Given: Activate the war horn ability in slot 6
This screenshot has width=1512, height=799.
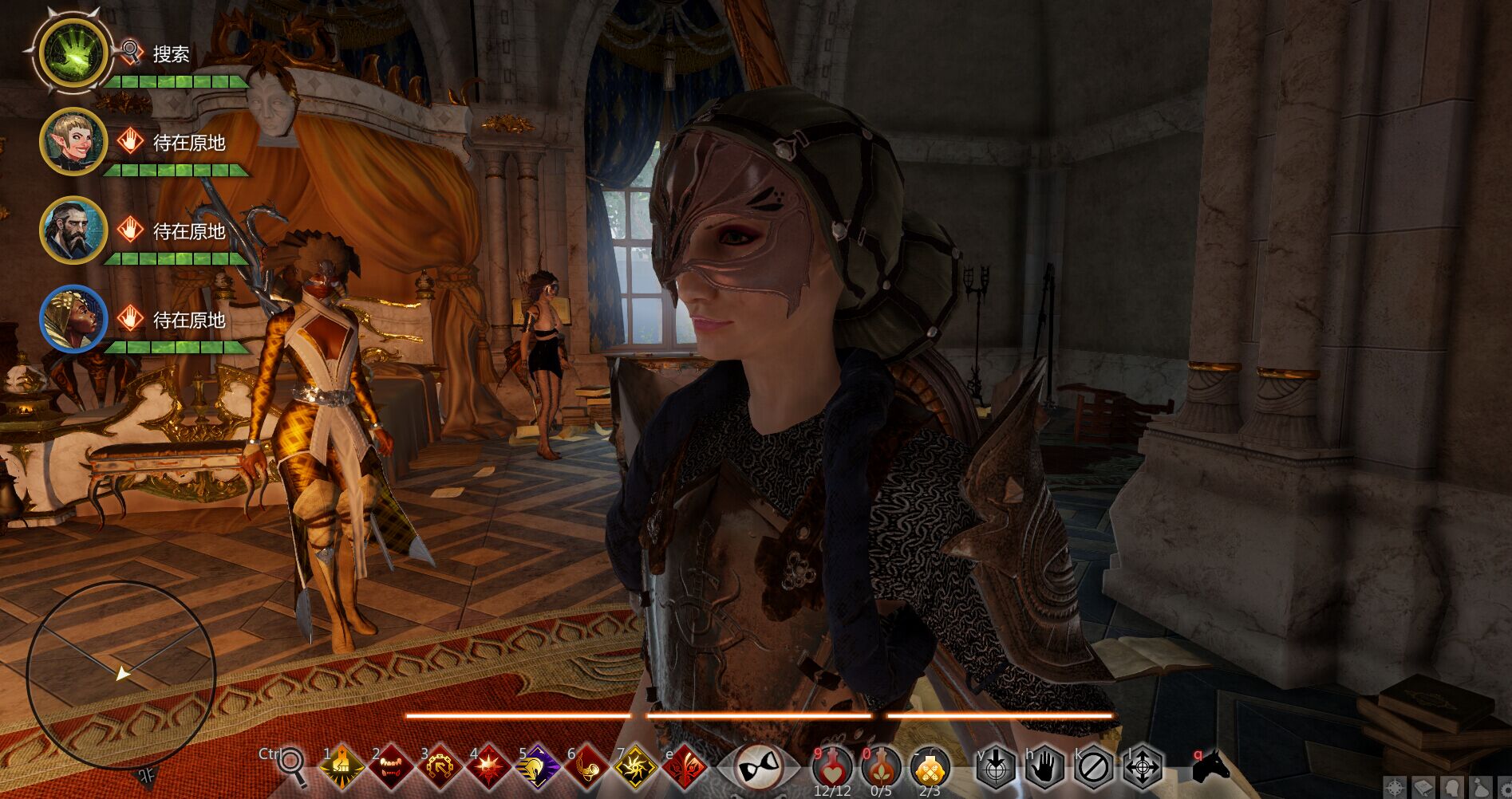Looking at the screenshot, I should pyautogui.click(x=586, y=768).
